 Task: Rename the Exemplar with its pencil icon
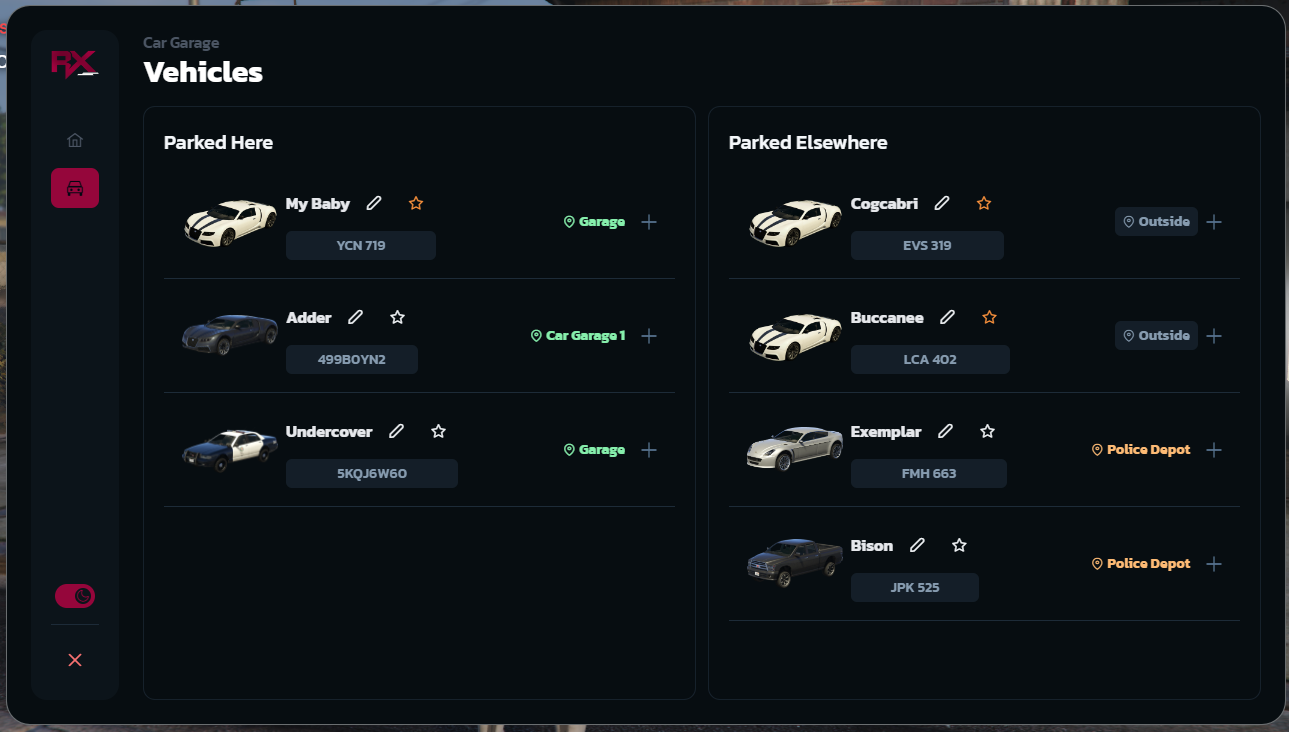pos(945,431)
